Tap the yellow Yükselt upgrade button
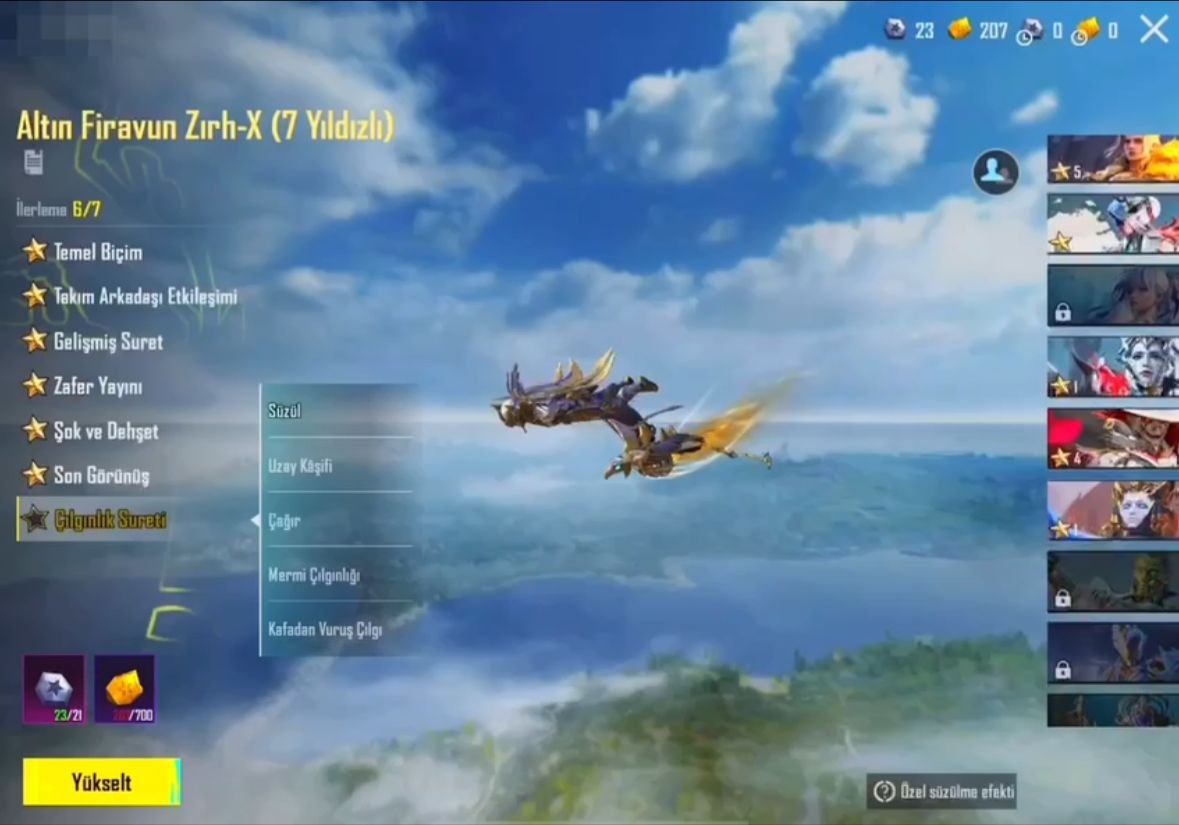The image size is (1179, 825). coord(101,782)
